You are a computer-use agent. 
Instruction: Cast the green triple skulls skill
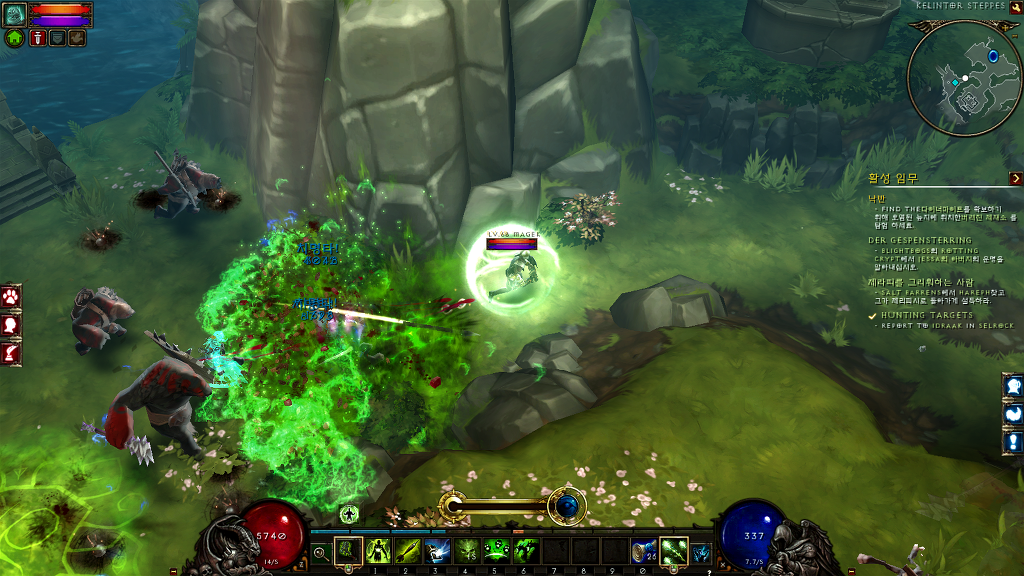pos(496,551)
